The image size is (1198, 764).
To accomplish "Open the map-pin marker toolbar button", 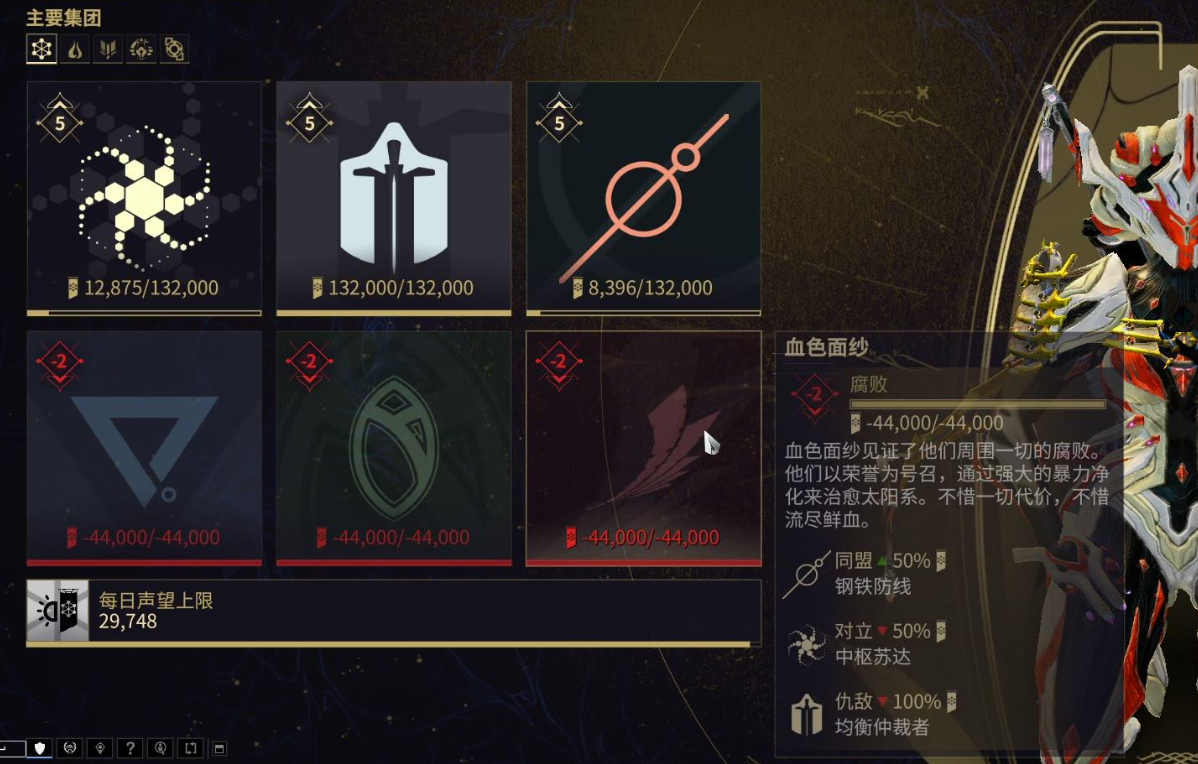I will [99, 748].
